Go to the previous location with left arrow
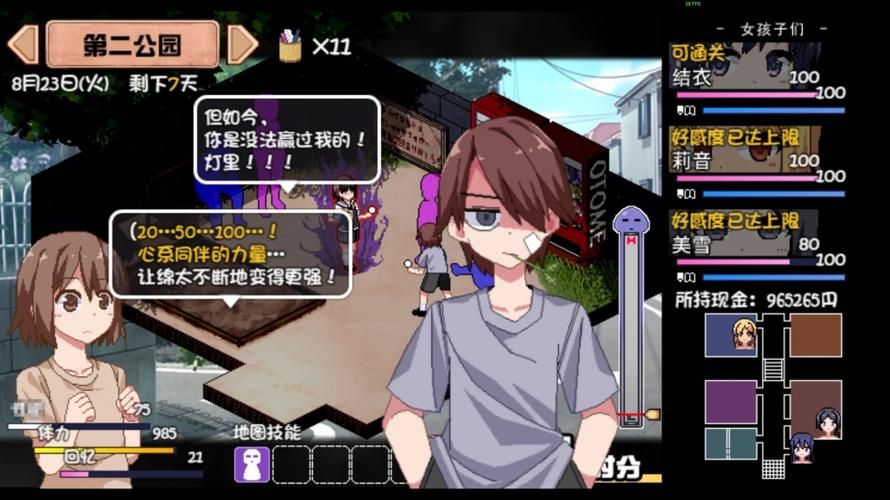 click(x=22, y=44)
